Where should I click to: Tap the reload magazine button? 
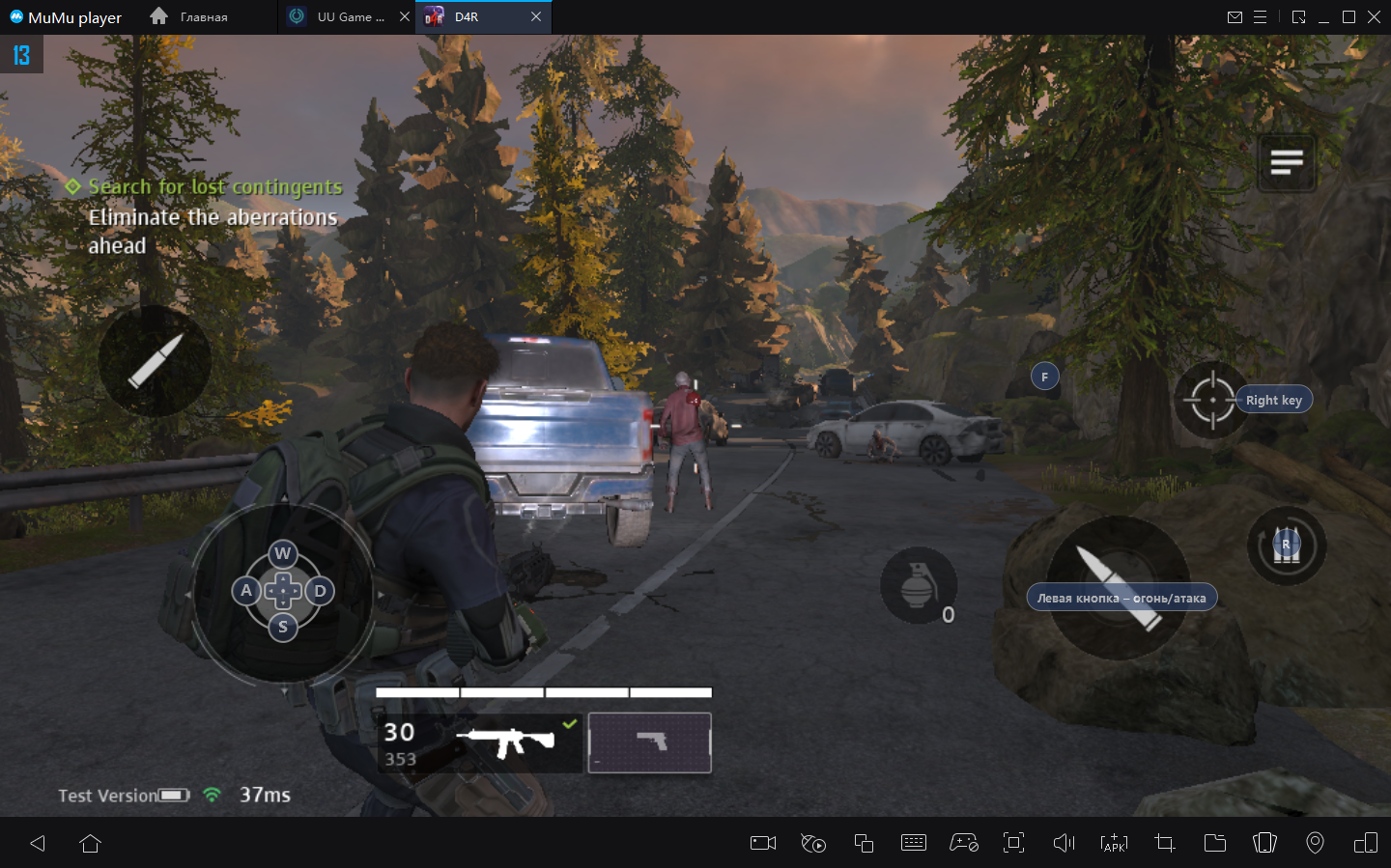pos(1286,546)
